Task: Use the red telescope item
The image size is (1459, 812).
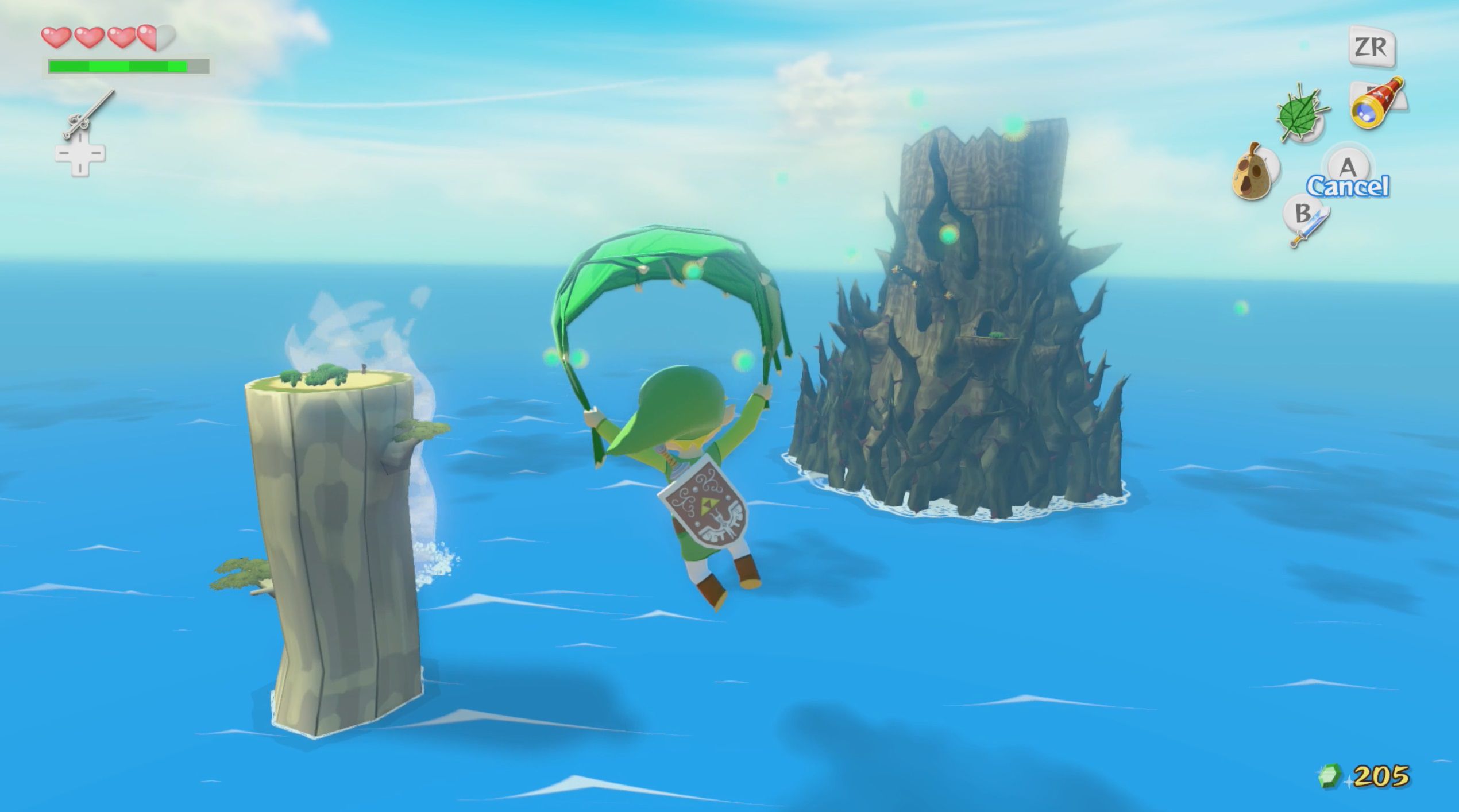Action: [x=1377, y=103]
